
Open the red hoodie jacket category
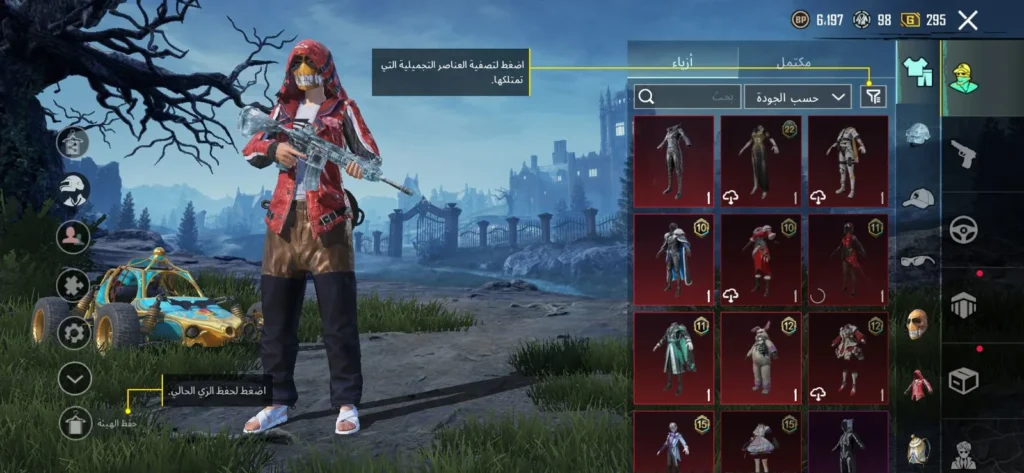pos(918,385)
